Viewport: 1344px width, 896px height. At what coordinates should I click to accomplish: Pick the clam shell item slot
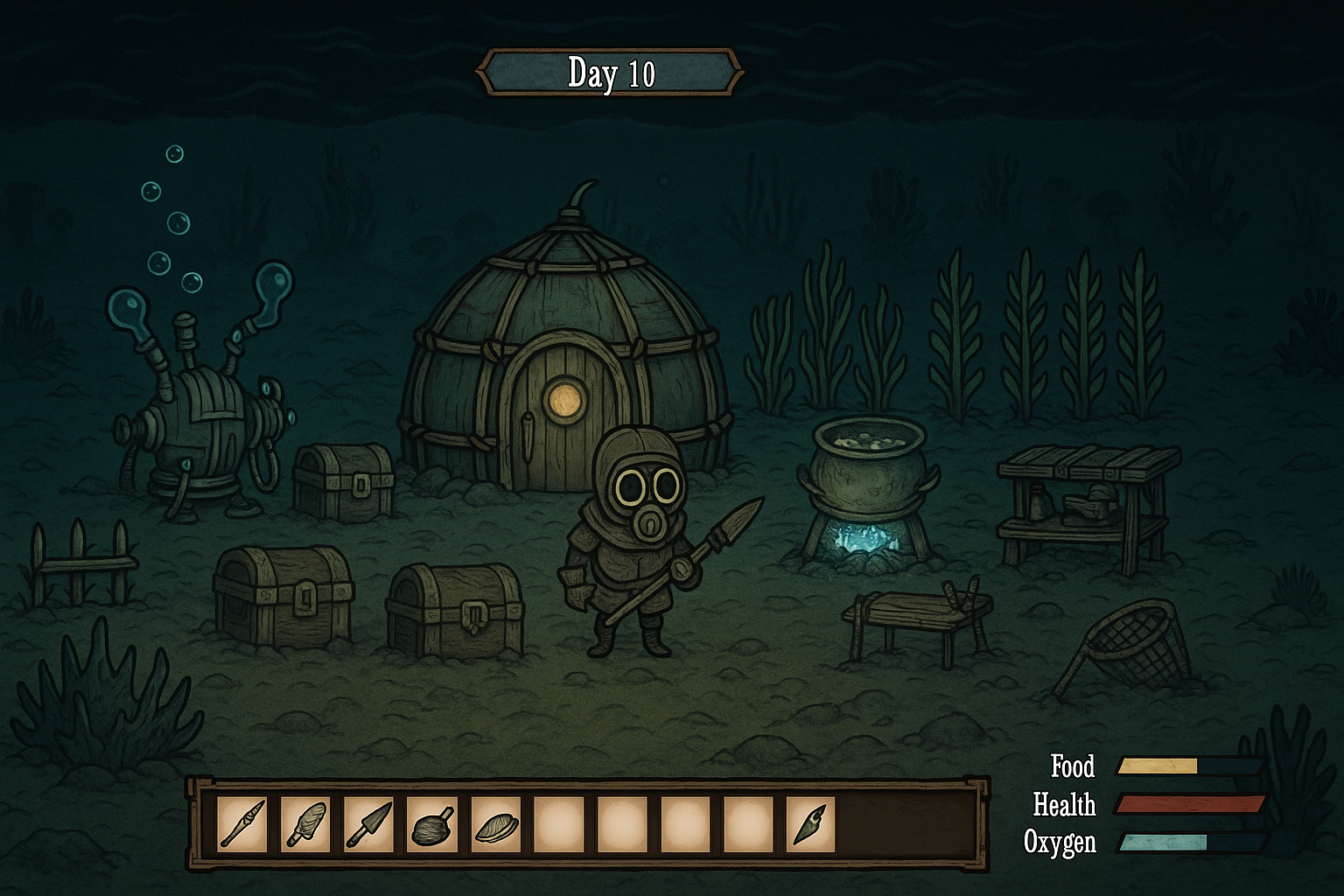495,823
